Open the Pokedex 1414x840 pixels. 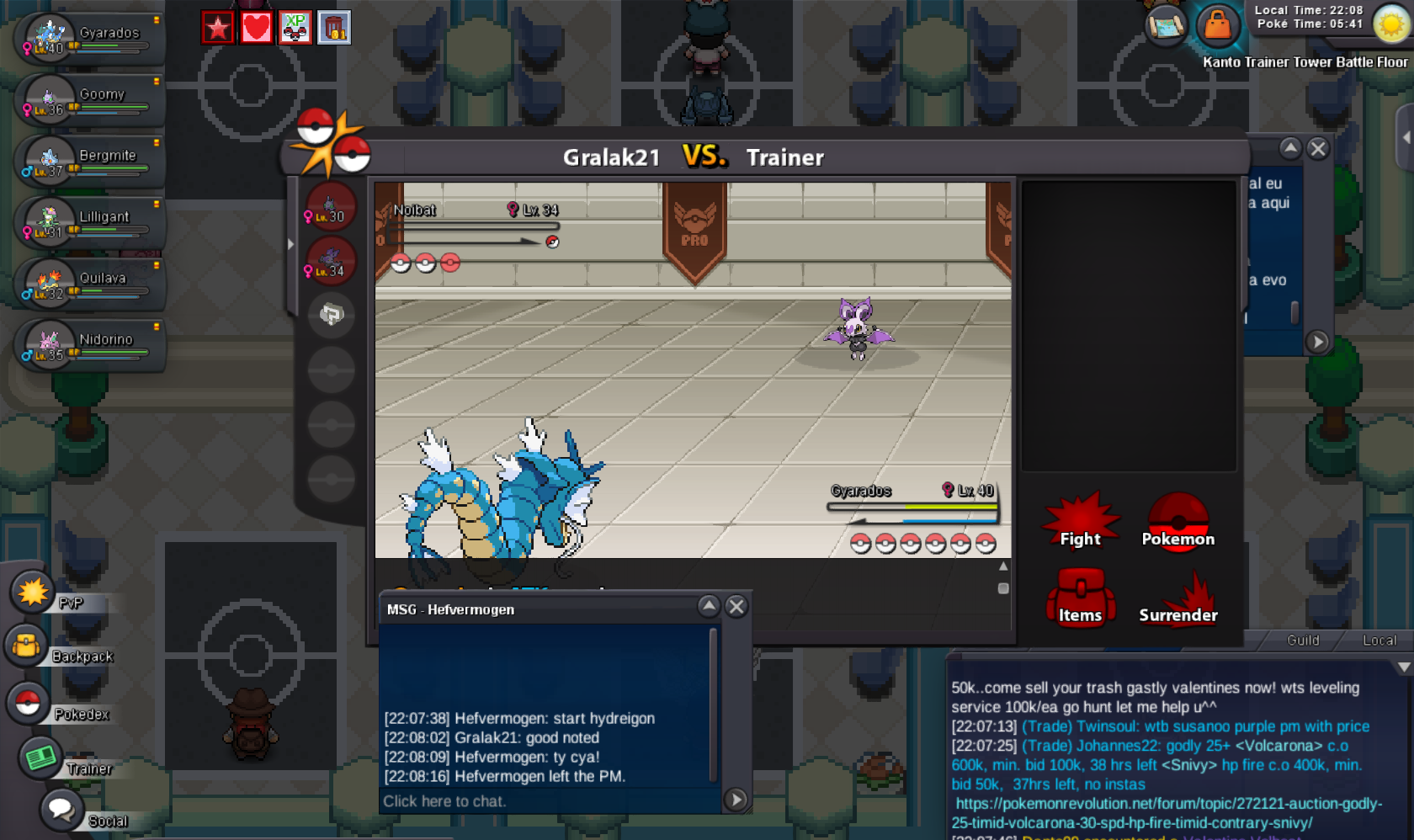[x=29, y=703]
